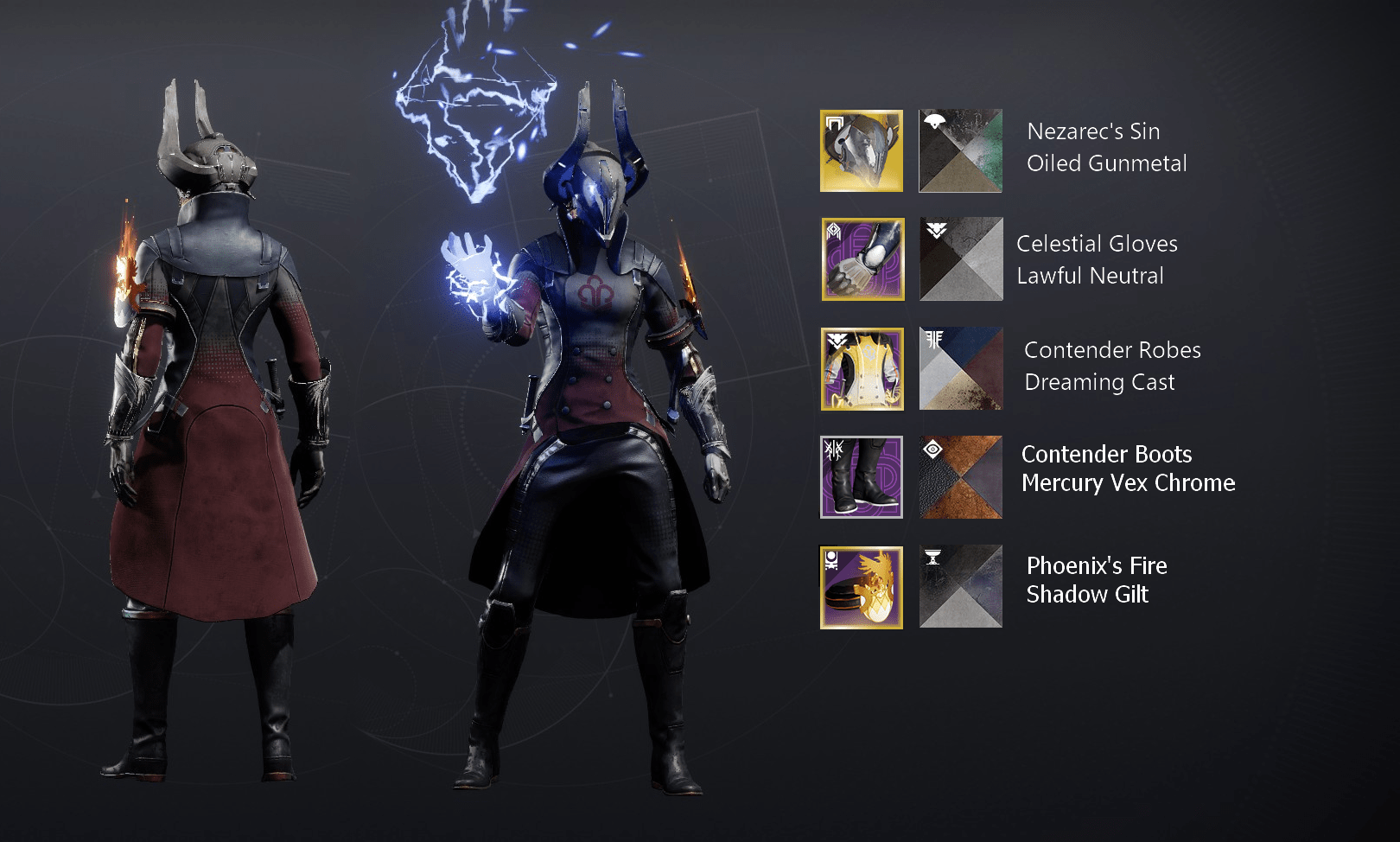Open the Contender Boots label entry

click(1106, 454)
